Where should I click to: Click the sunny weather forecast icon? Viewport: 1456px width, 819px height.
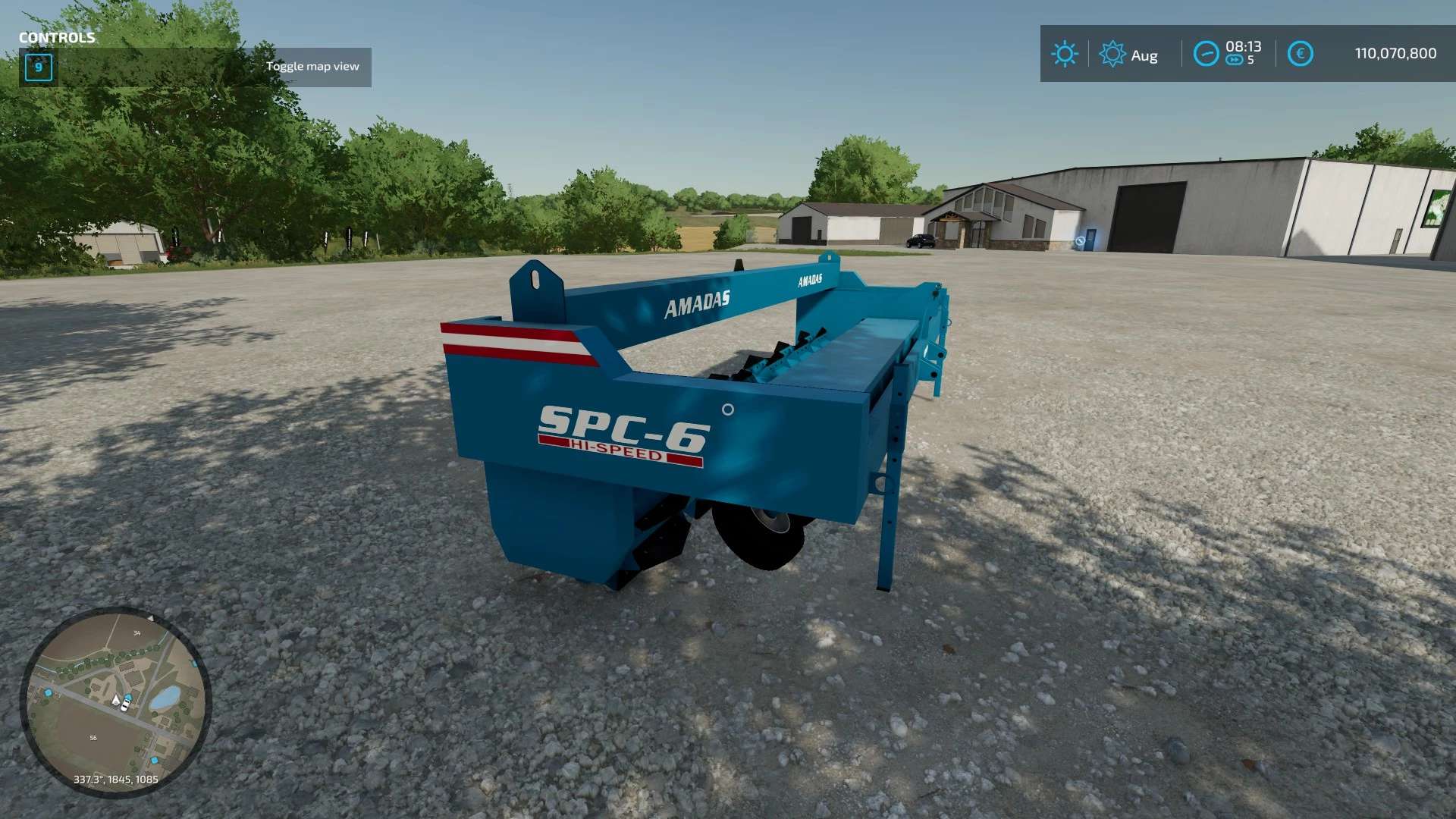pyautogui.click(x=1064, y=54)
